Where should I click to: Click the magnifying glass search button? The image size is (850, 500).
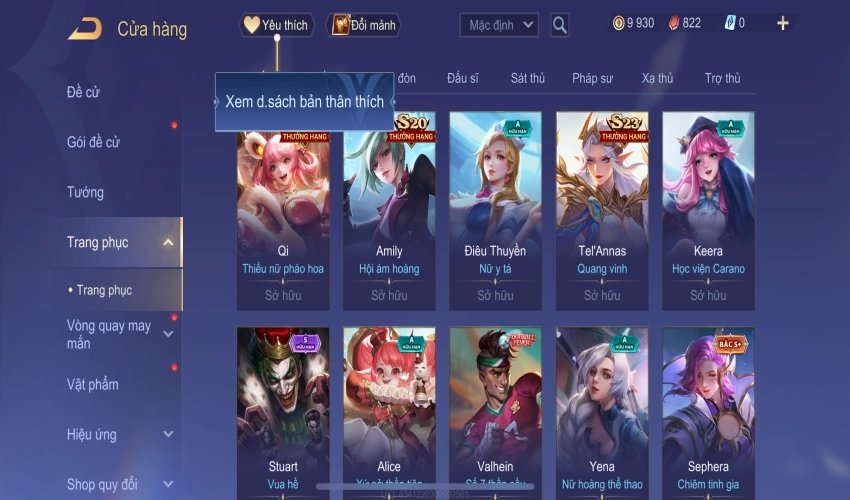click(560, 25)
